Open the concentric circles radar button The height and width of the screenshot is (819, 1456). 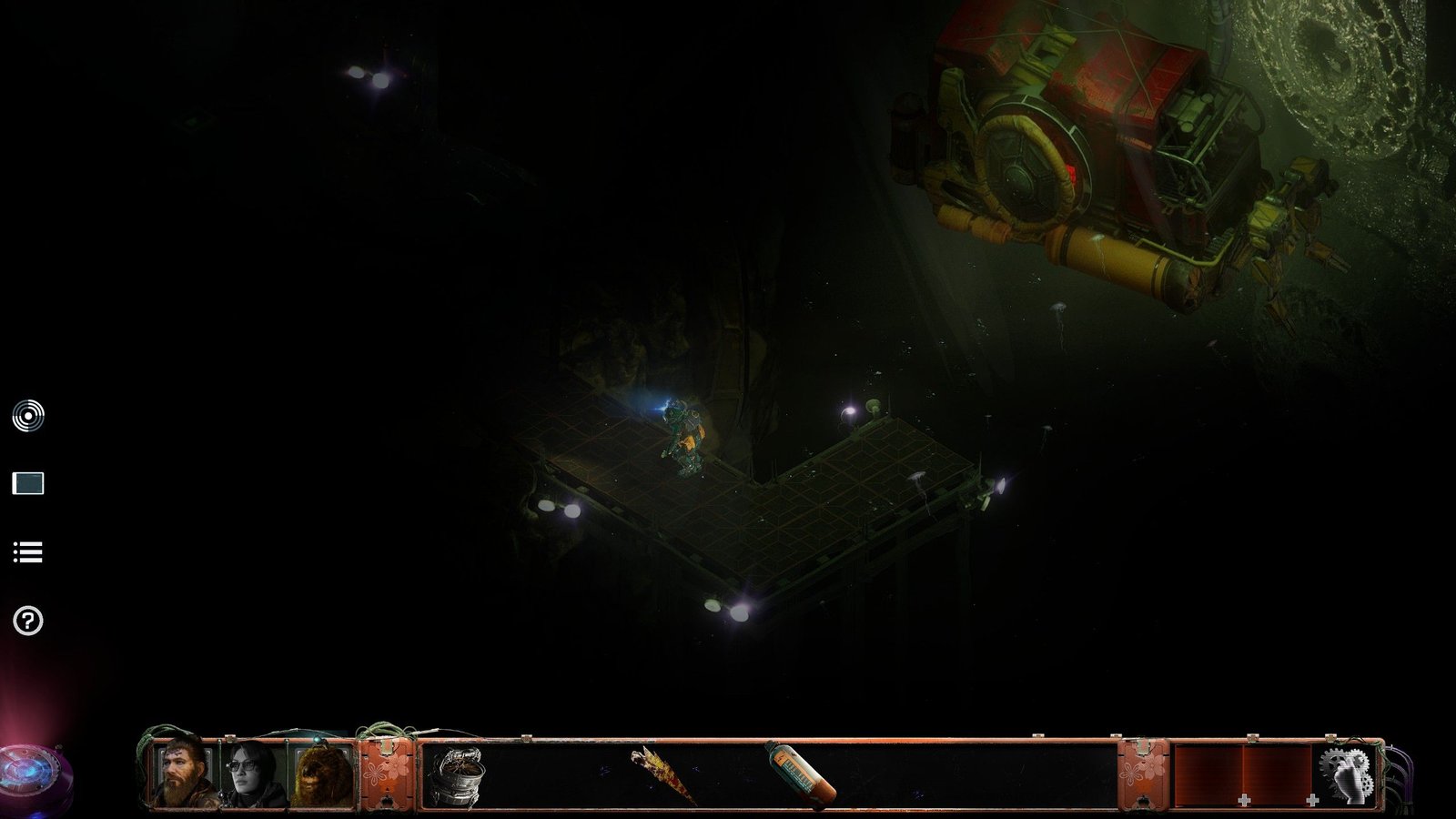point(28,416)
